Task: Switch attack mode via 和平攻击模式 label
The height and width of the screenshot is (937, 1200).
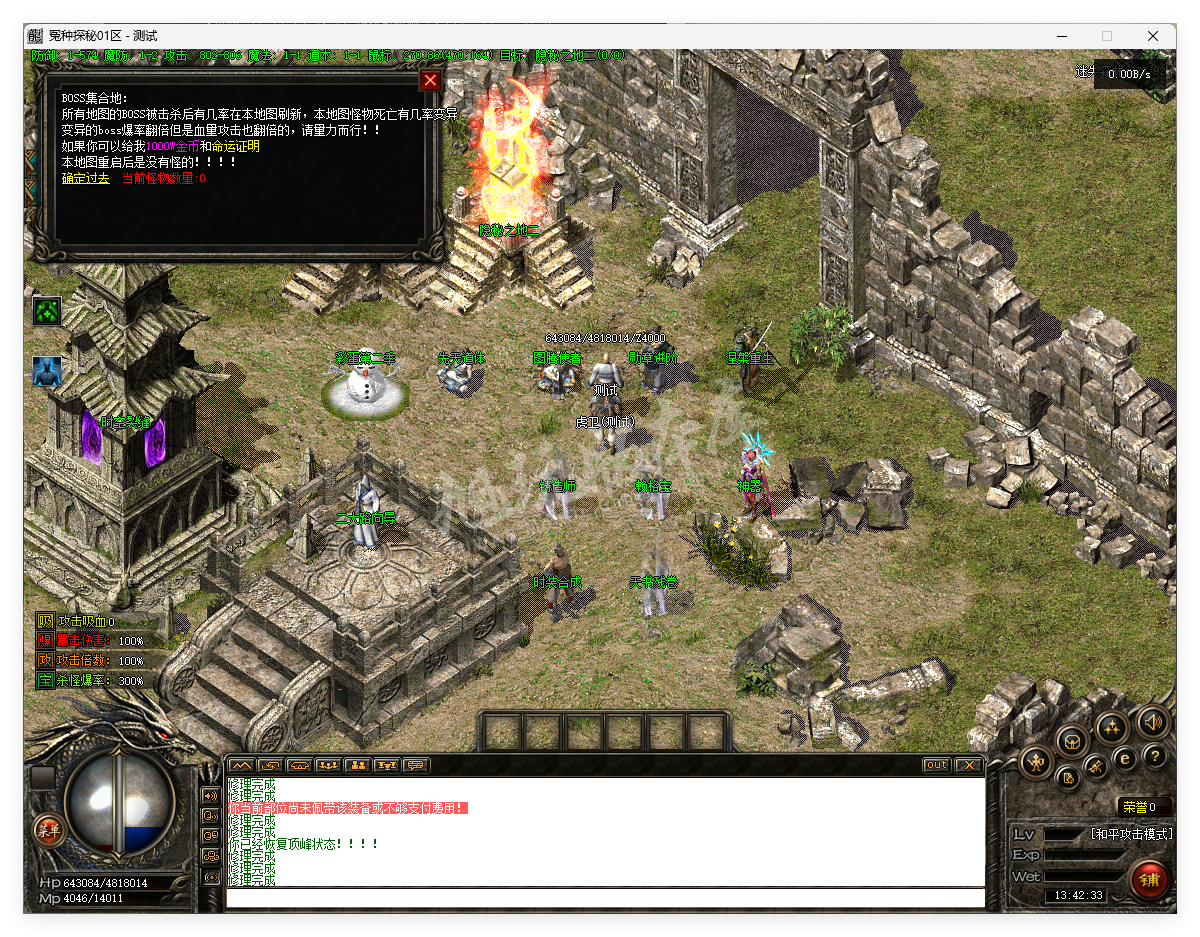Action: [1130, 834]
